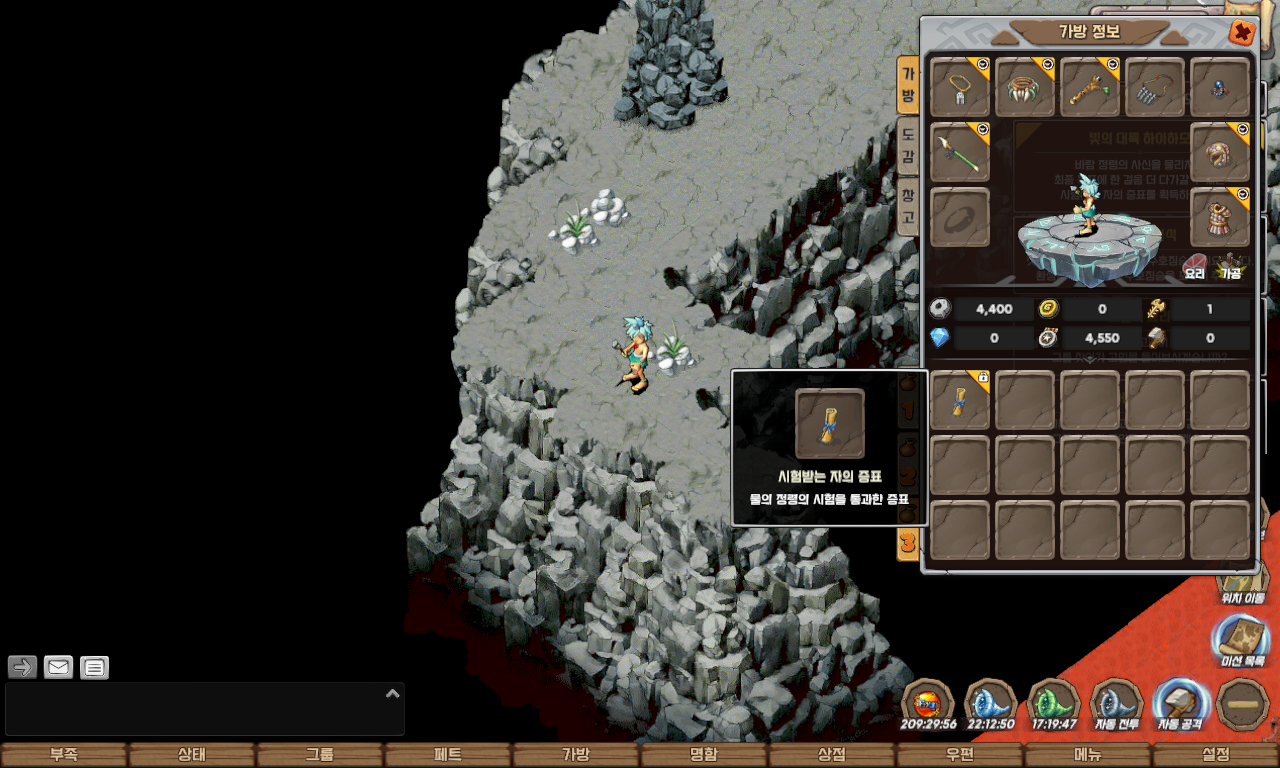1280x768 pixels.
Task: Switch to the 도감 encyclopedia tab
Action: pos(907,145)
